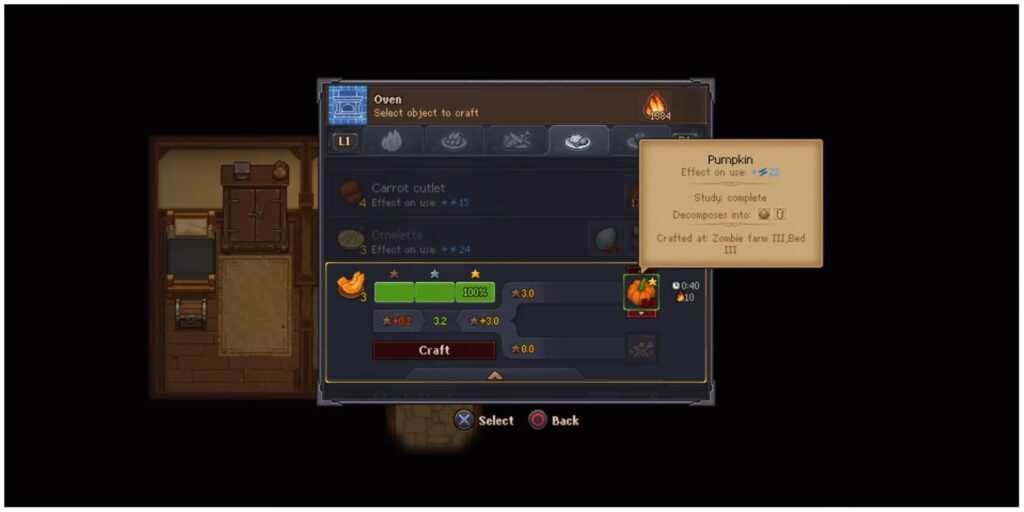The height and width of the screenshot is (512, 1024).
Task: Click the Craft button
Action: tap(434, 350)
